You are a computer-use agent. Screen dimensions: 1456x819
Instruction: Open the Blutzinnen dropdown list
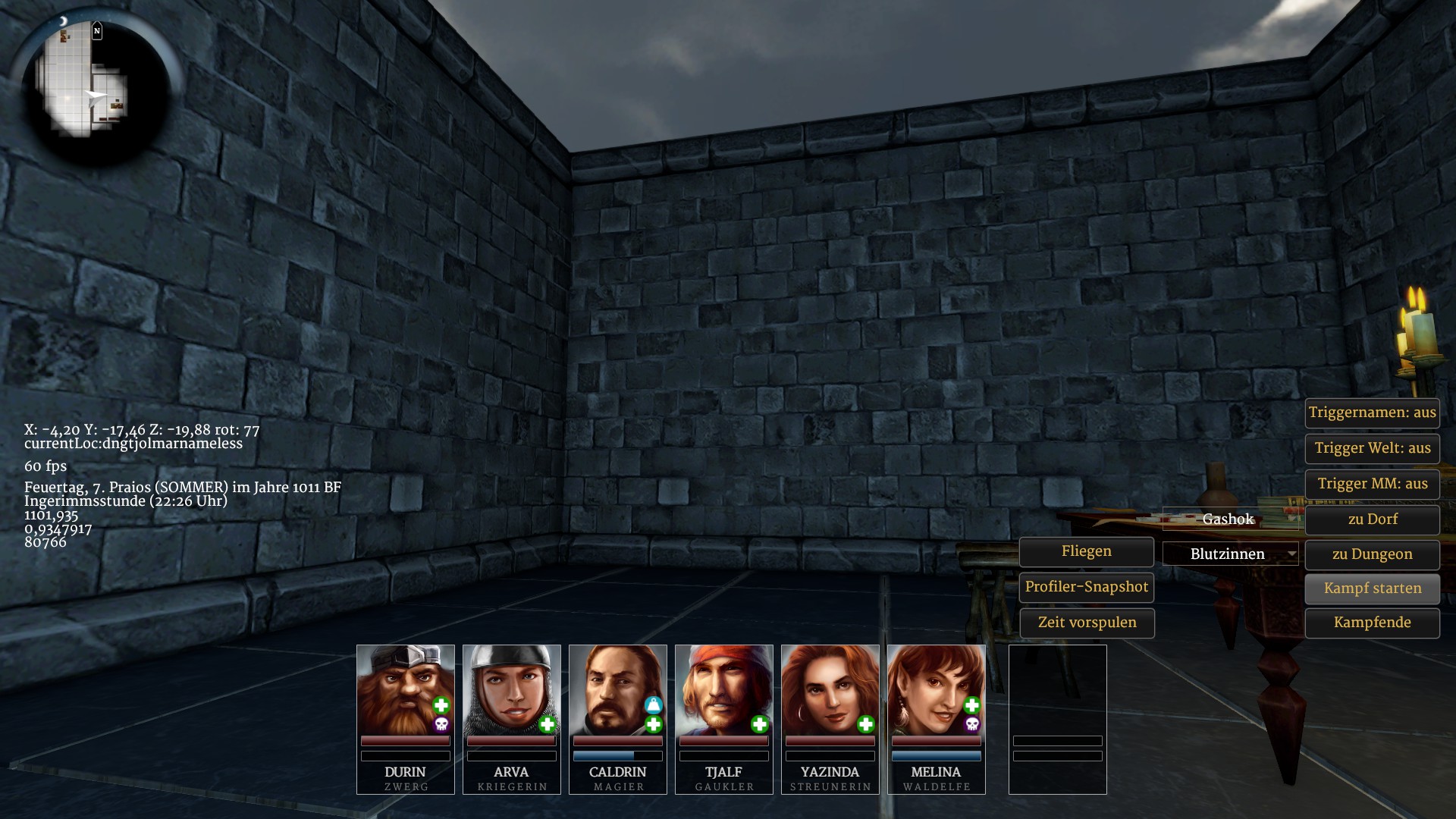coord(1230,554)
